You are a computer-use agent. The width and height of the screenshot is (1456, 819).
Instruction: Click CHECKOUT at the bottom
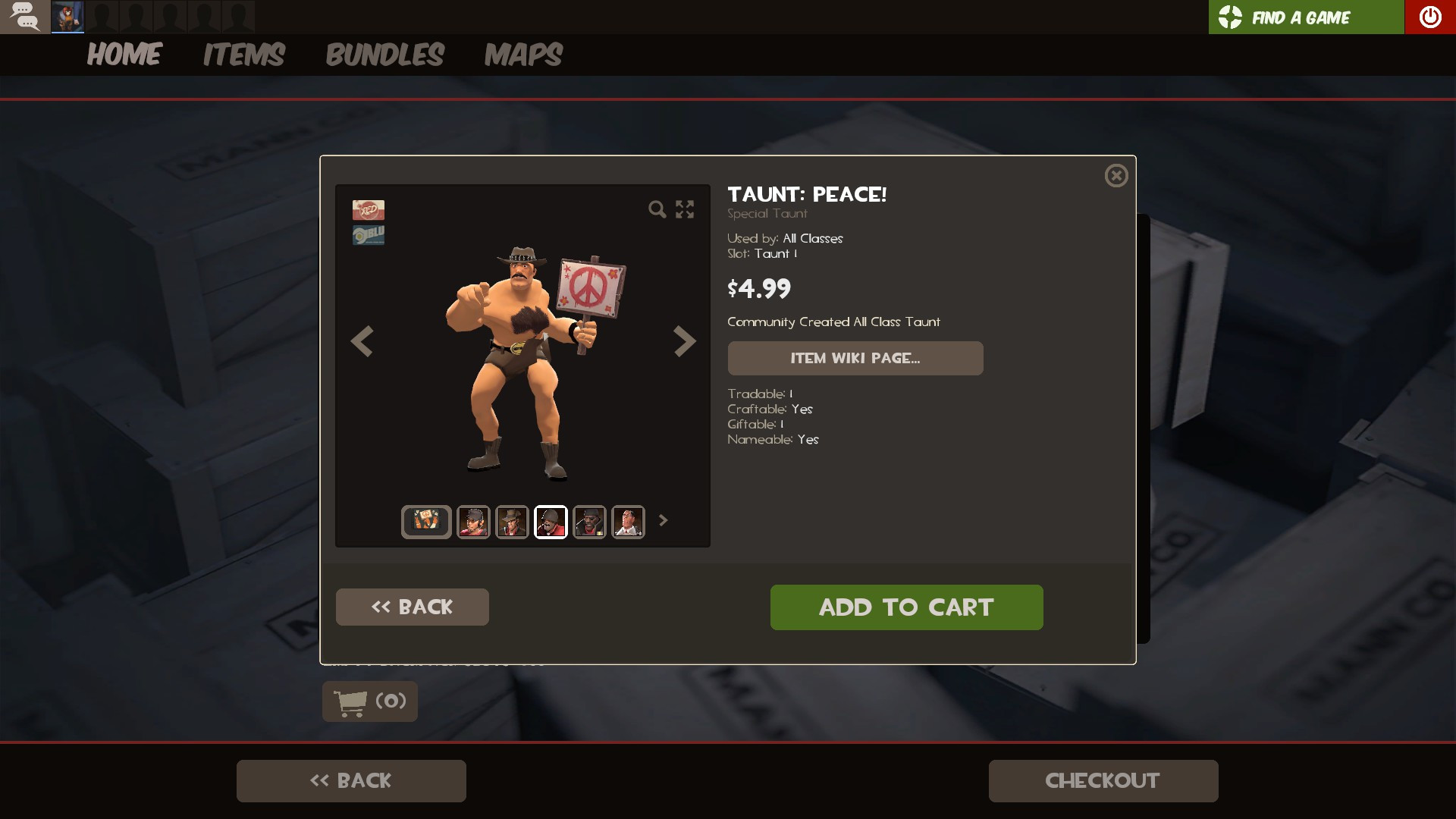[1102, 780]
